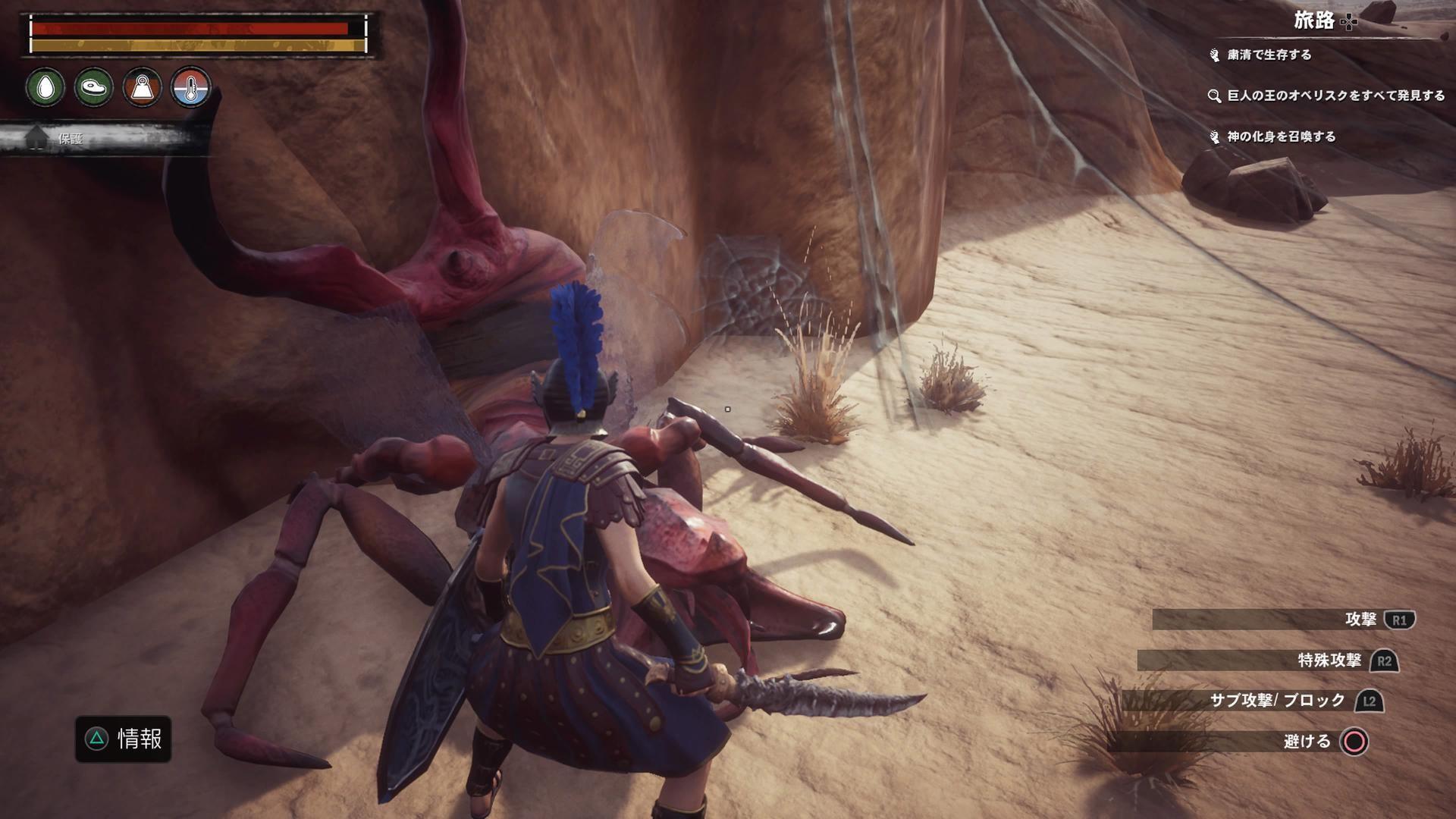Select the 神の化身を召喚する journey step
This screenshot has height=819, width=1456.
pos(1281,136)
